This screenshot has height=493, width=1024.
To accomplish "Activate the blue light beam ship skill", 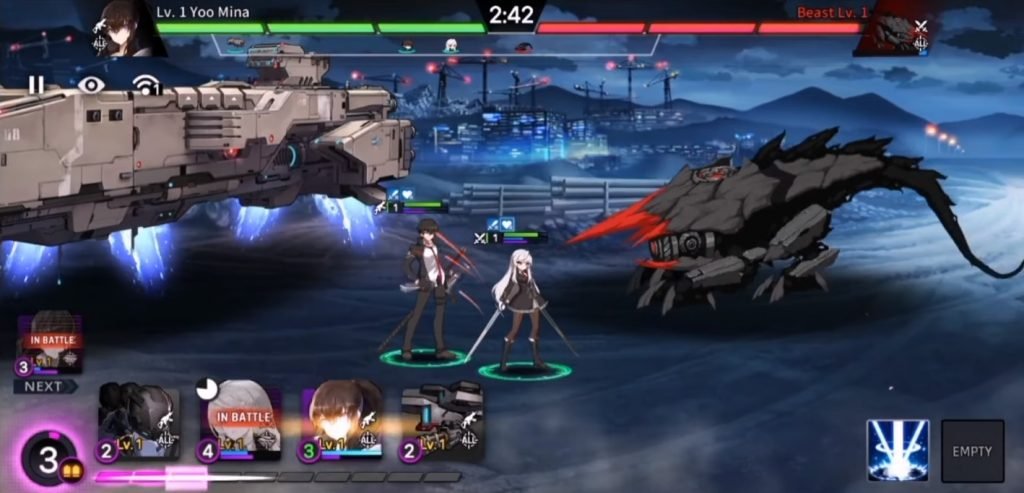I will (897, 450).
